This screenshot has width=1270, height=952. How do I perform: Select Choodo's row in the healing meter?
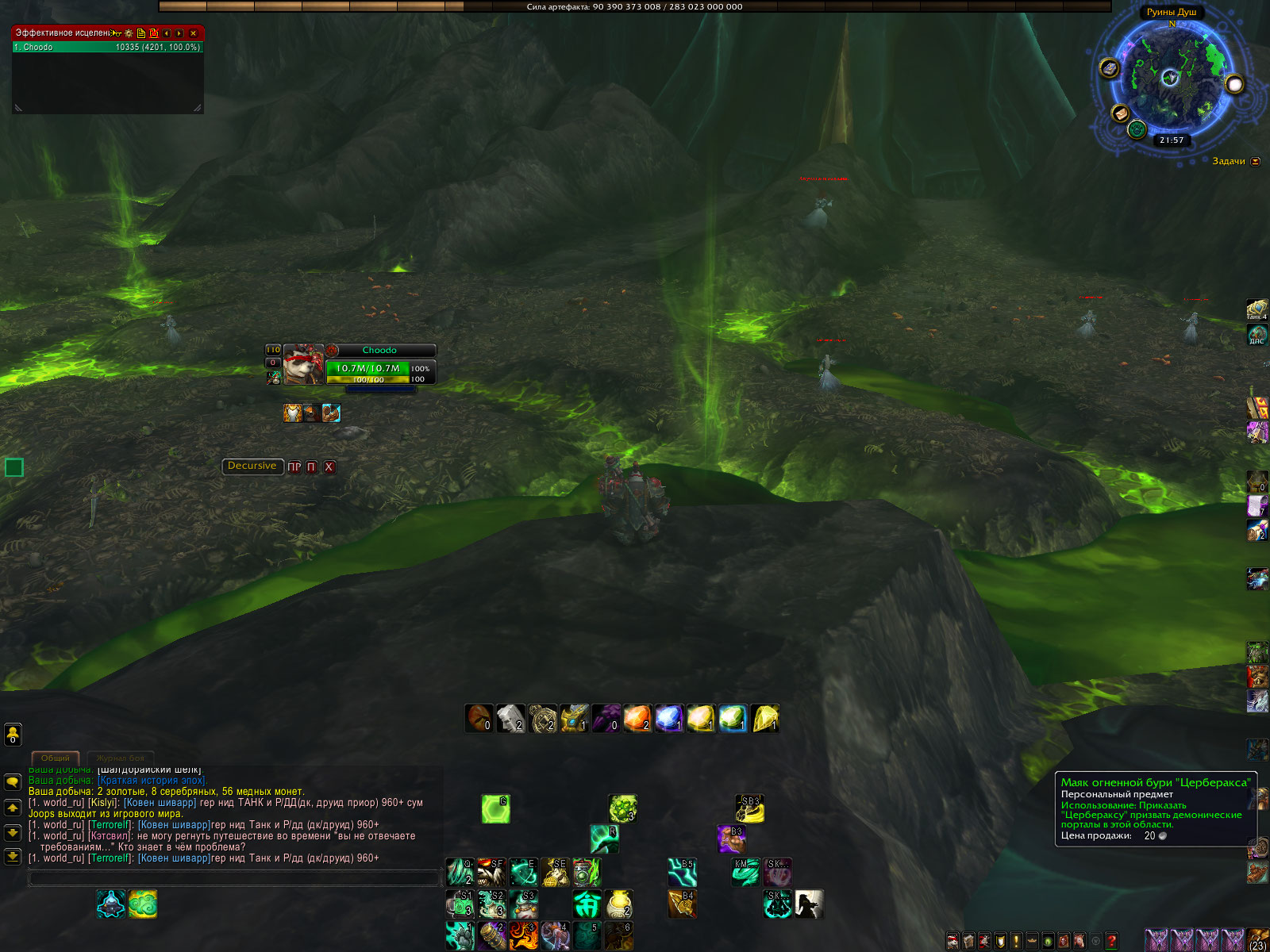107,48
